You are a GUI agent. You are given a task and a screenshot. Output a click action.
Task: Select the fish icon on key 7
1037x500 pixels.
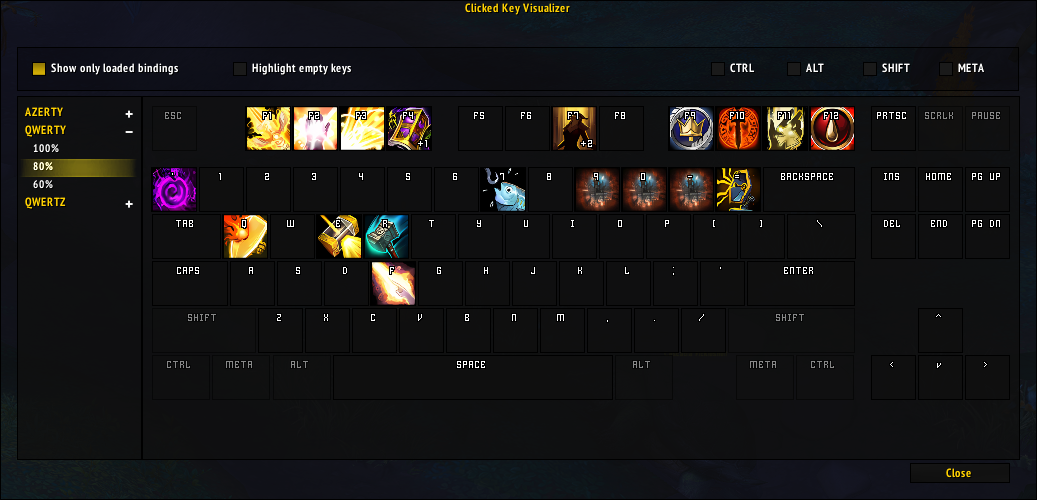503,189
